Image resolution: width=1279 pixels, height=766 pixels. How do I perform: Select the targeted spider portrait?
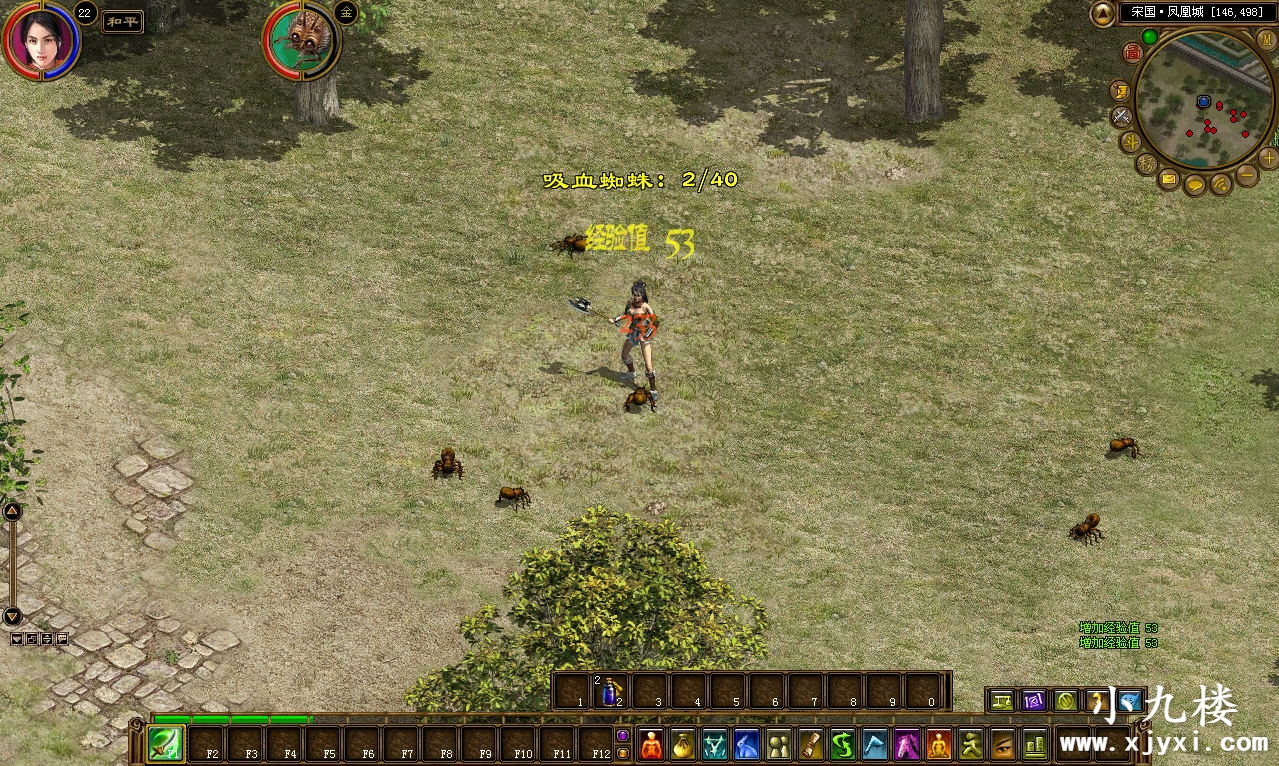pyautogui.click(x=301, y=41)
